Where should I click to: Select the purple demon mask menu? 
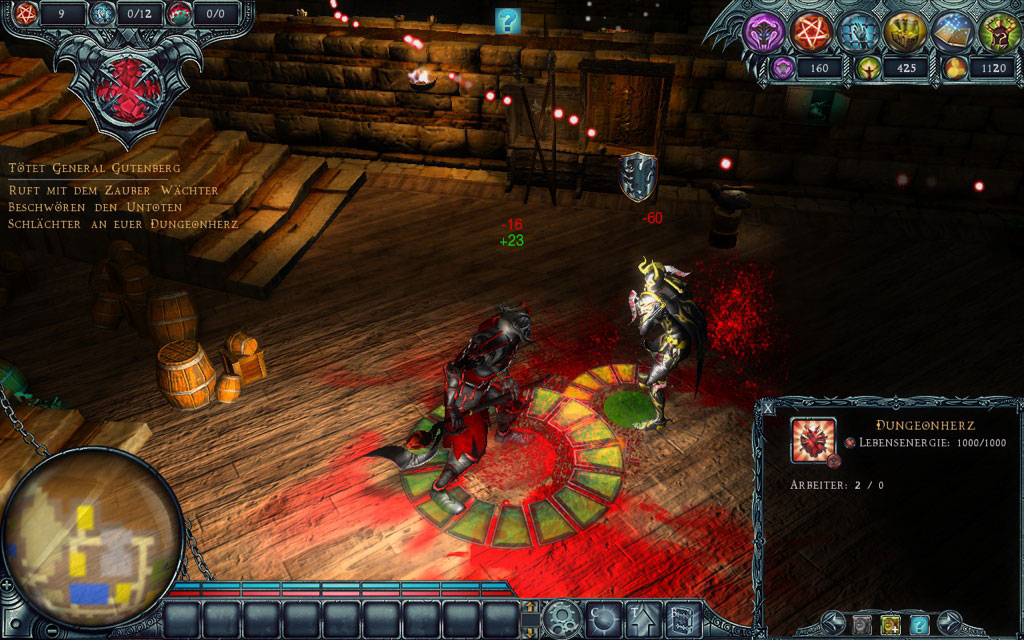[x=762, y=32]
